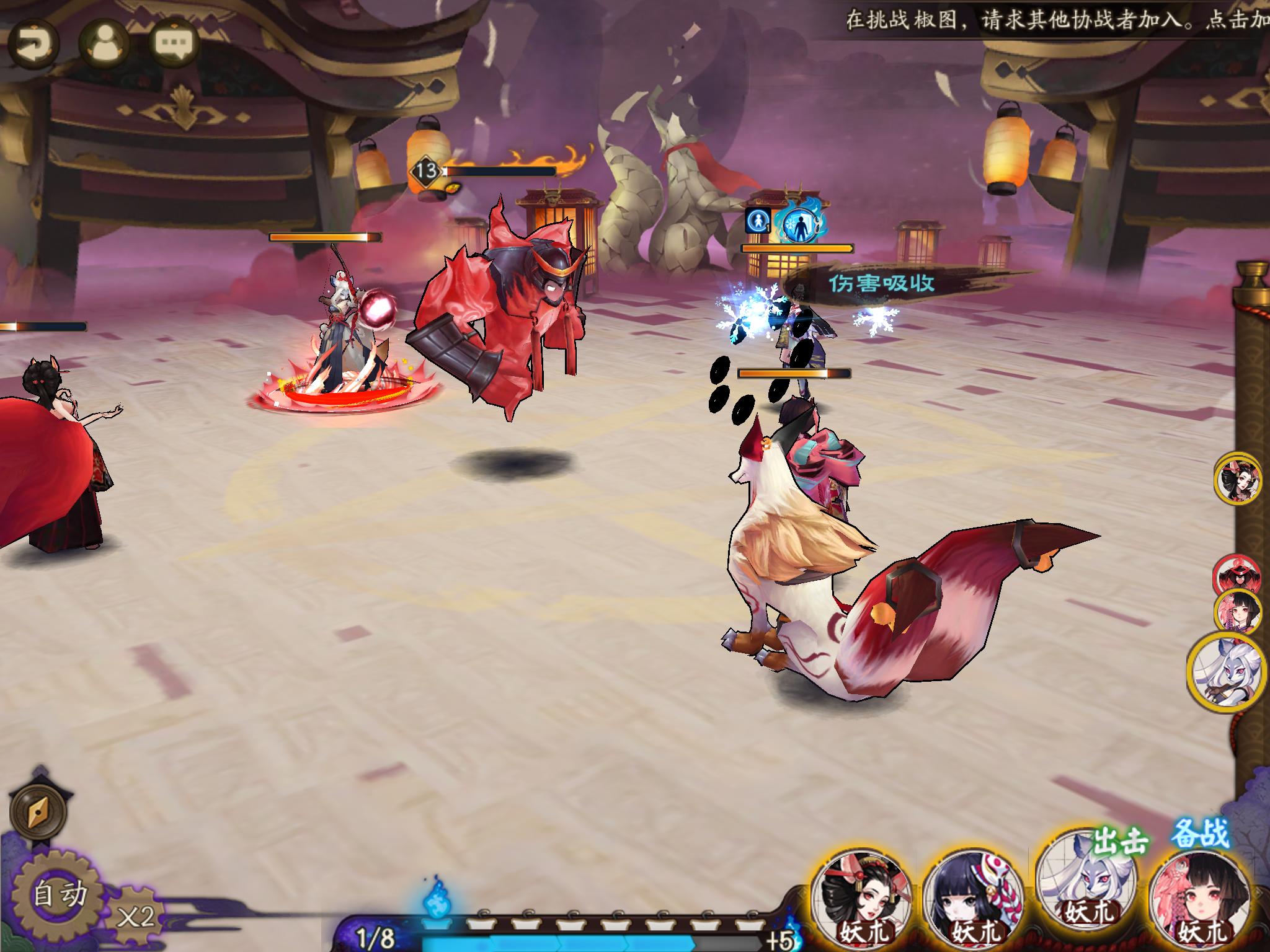
Task: Click the topmost geisha turn-order portrait
Action: [1238, 478]
